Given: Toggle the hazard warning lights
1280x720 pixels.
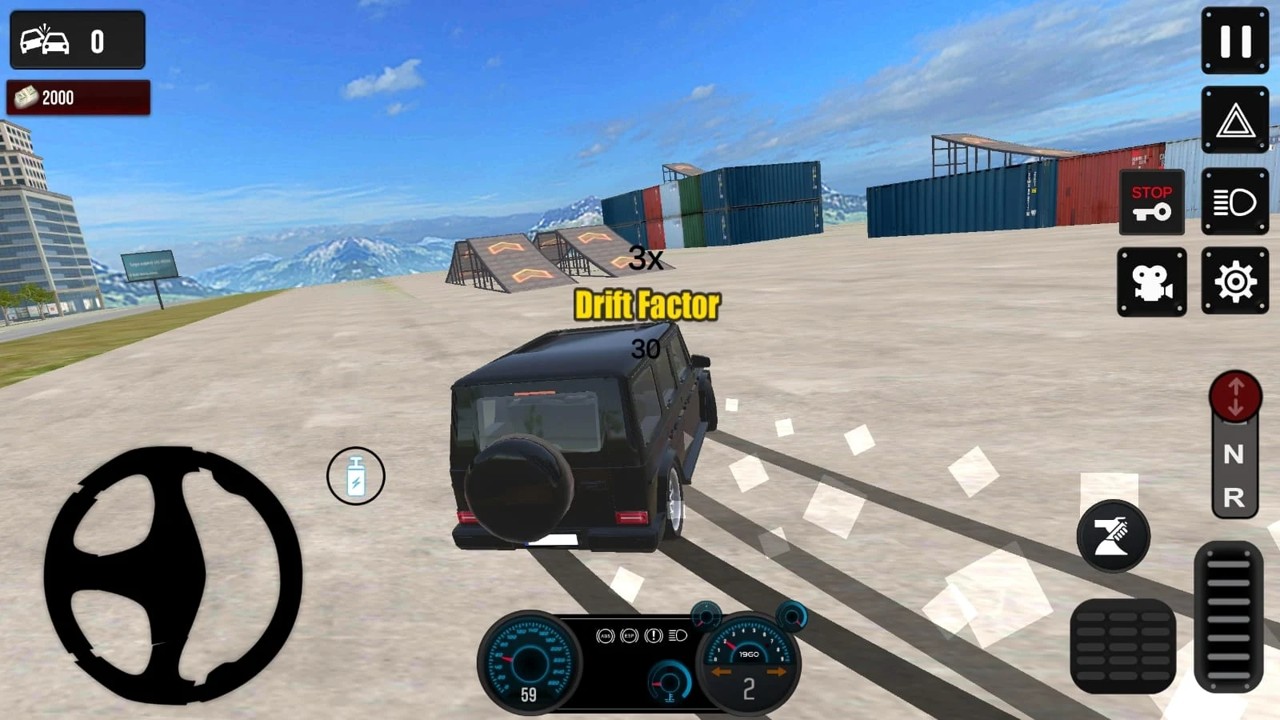Looking at the screenshot, I should 1234,120.
